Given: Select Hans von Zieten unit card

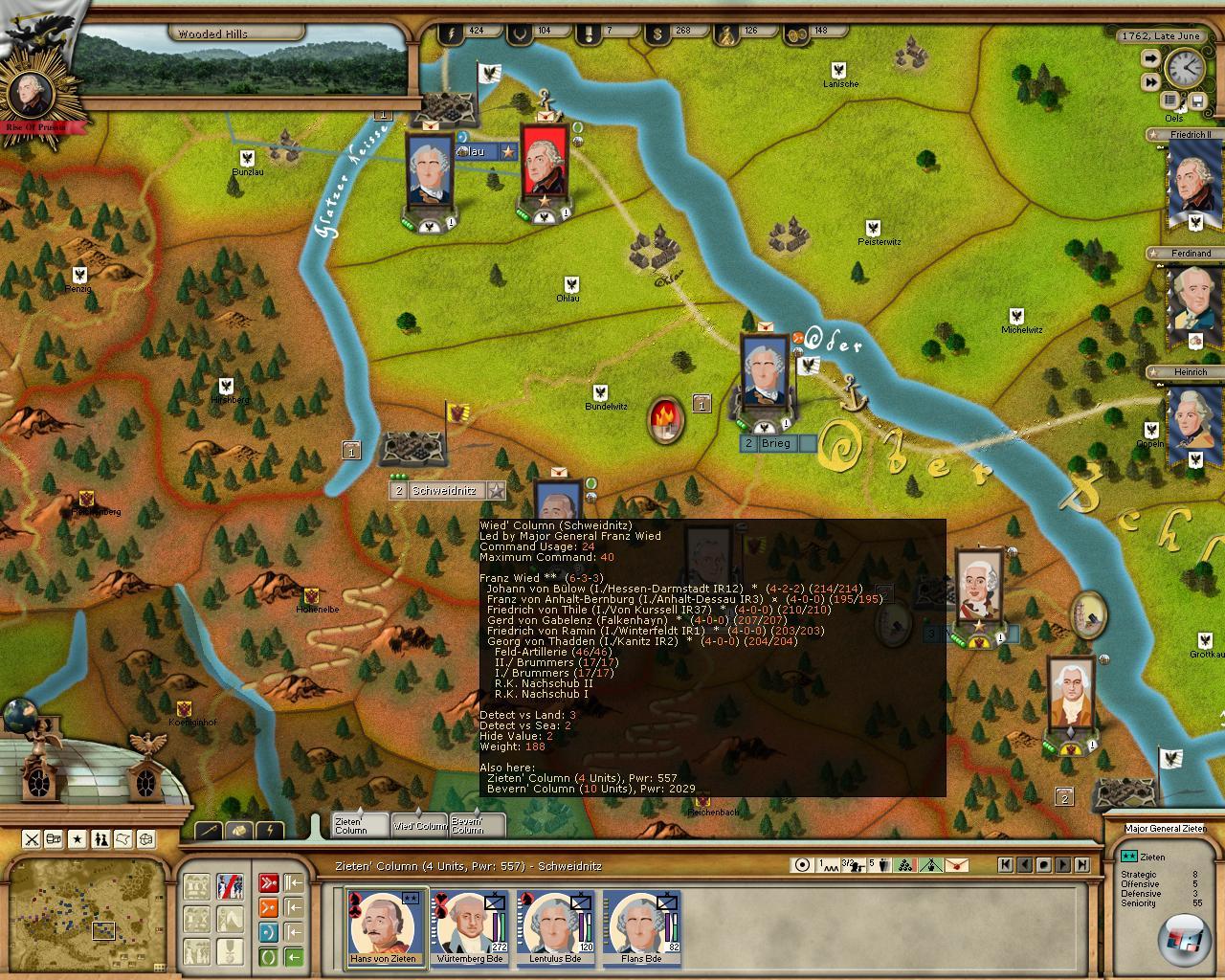Looking at the screenshot, I should 384,926.
